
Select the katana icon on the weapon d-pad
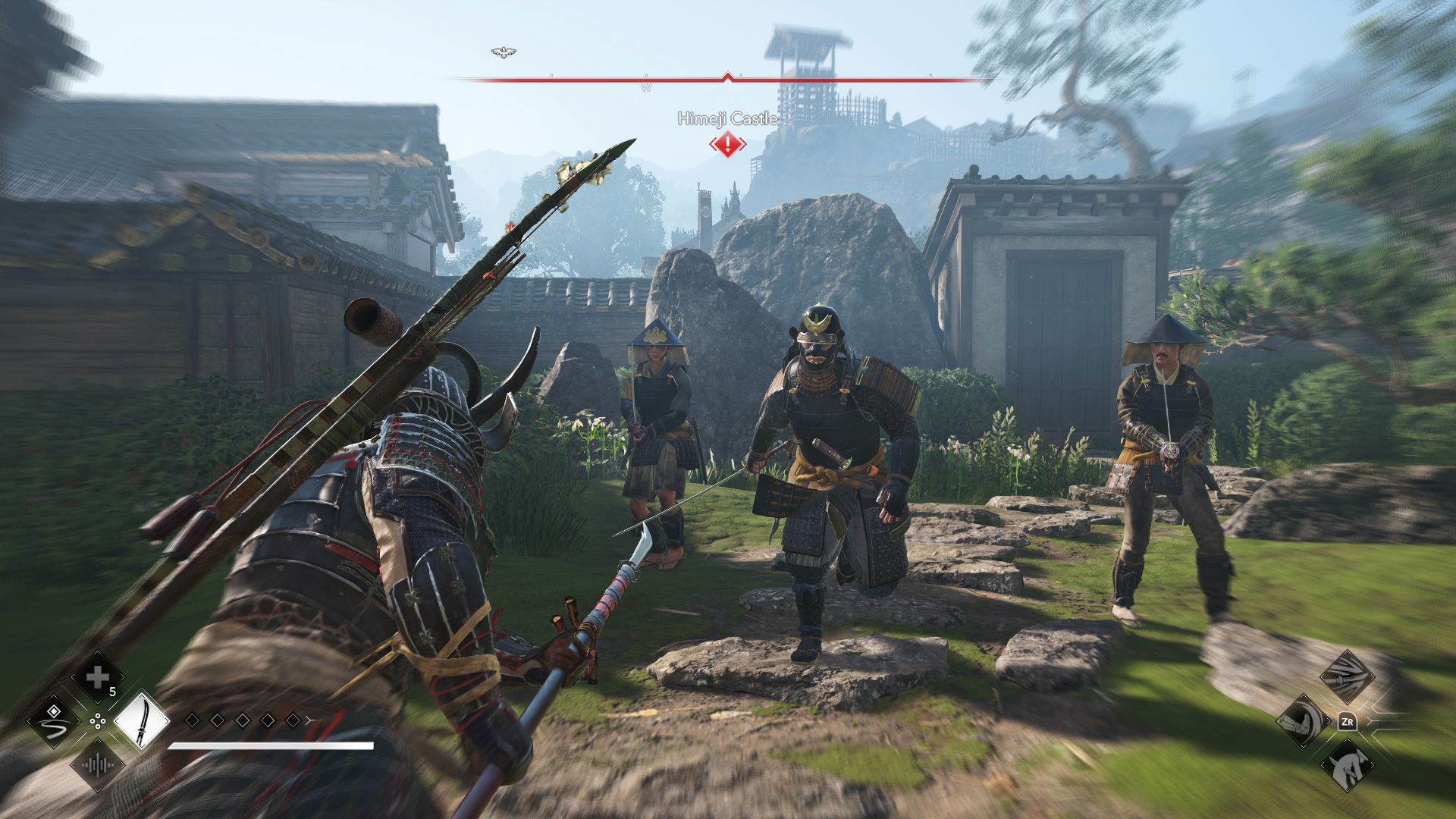tap(142, 722)
